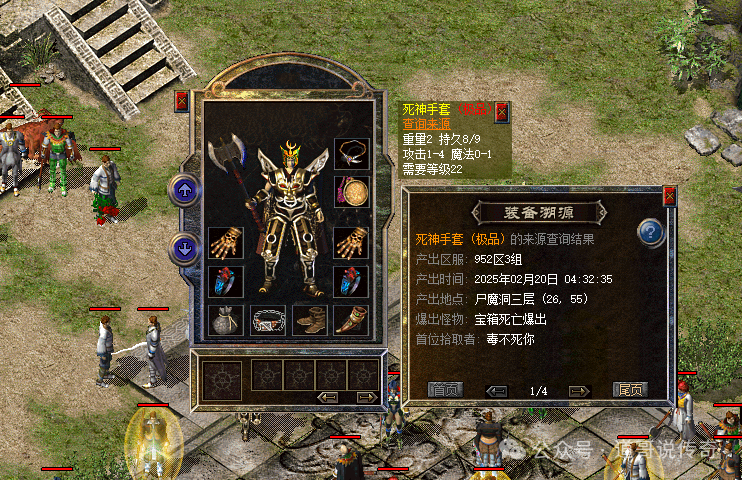Click the blue up arrow button
Screen dimensions: 742x480
[183, 189]
